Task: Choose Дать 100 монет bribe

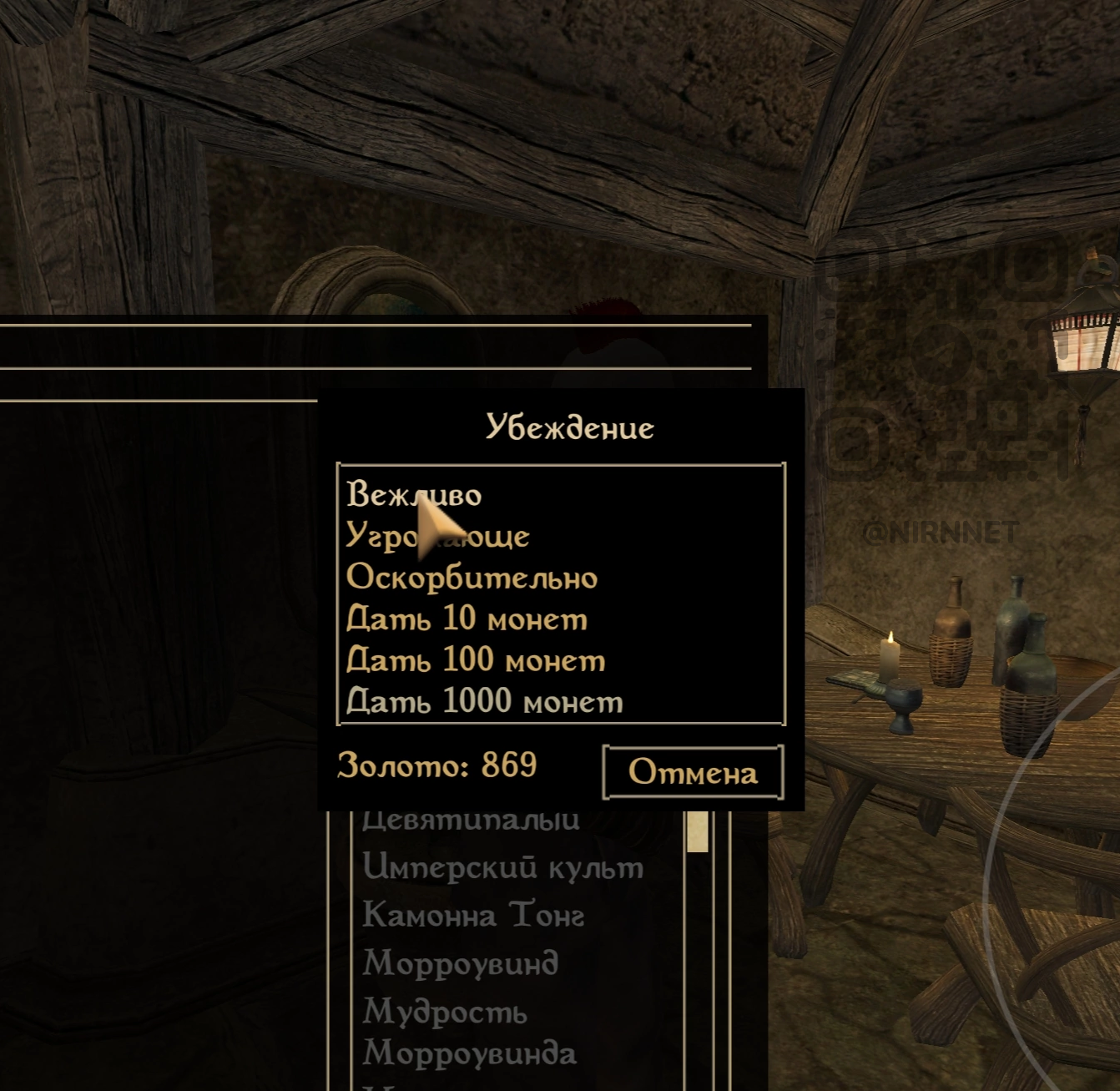Action: (476, 660)
